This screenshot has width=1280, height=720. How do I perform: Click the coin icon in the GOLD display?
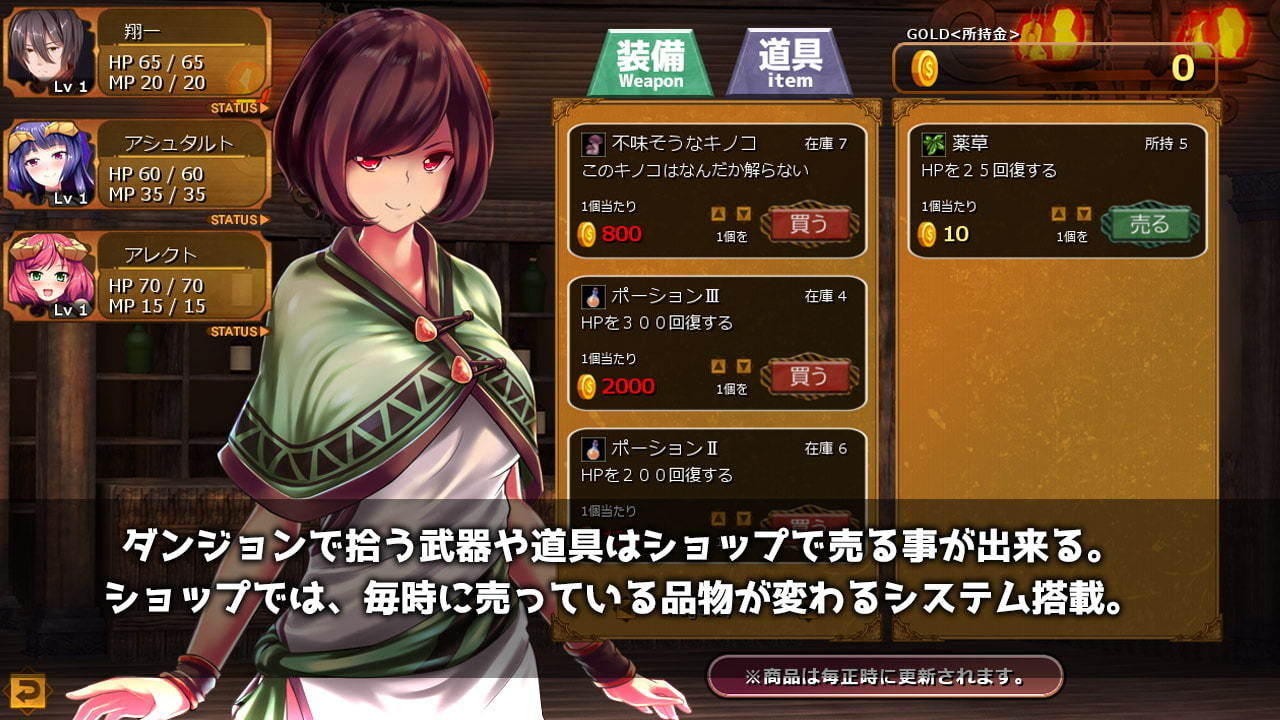[925, 67]
